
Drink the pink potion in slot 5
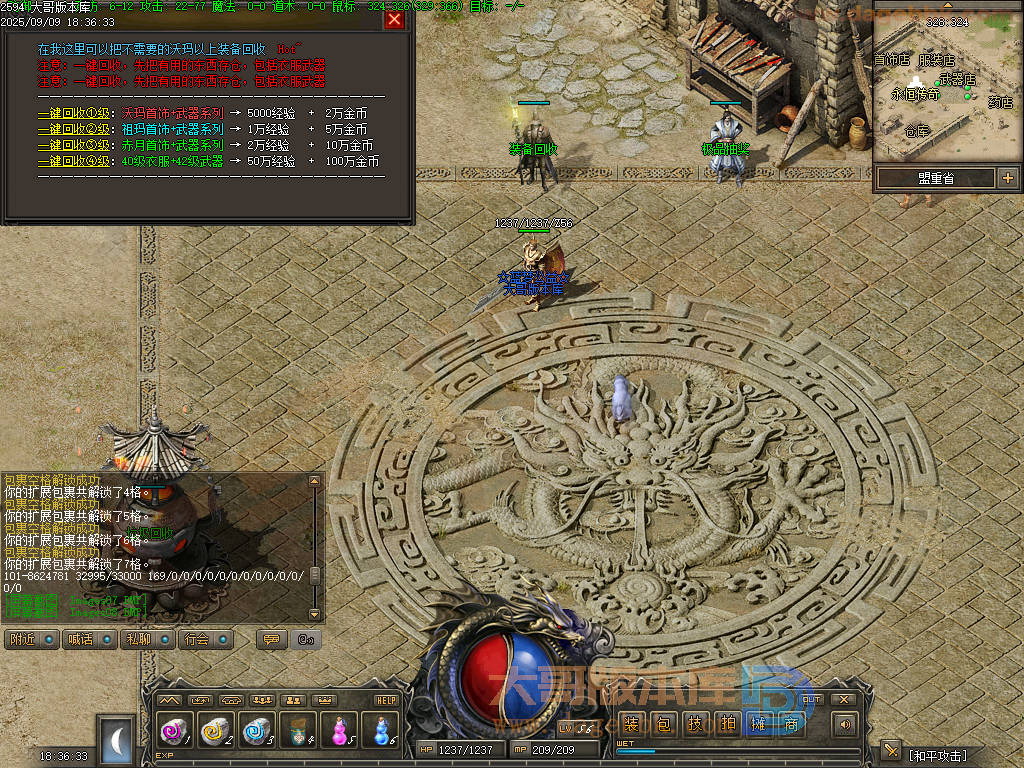[339, 732]
